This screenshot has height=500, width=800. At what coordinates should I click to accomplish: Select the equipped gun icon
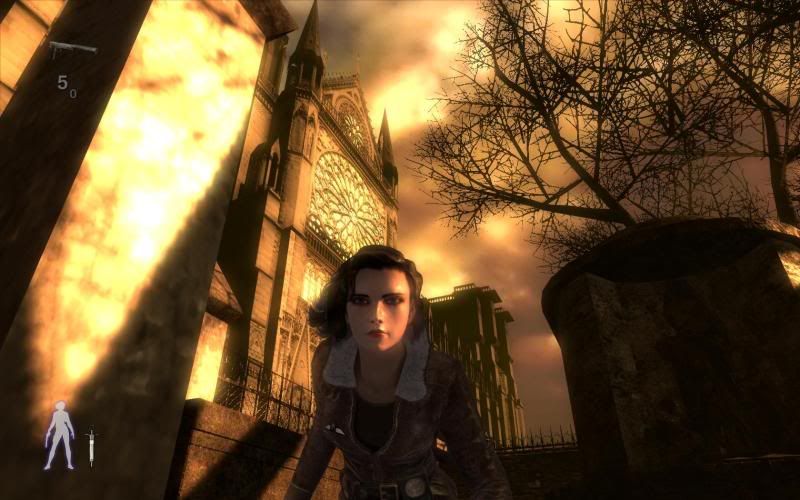pos(72,48)
